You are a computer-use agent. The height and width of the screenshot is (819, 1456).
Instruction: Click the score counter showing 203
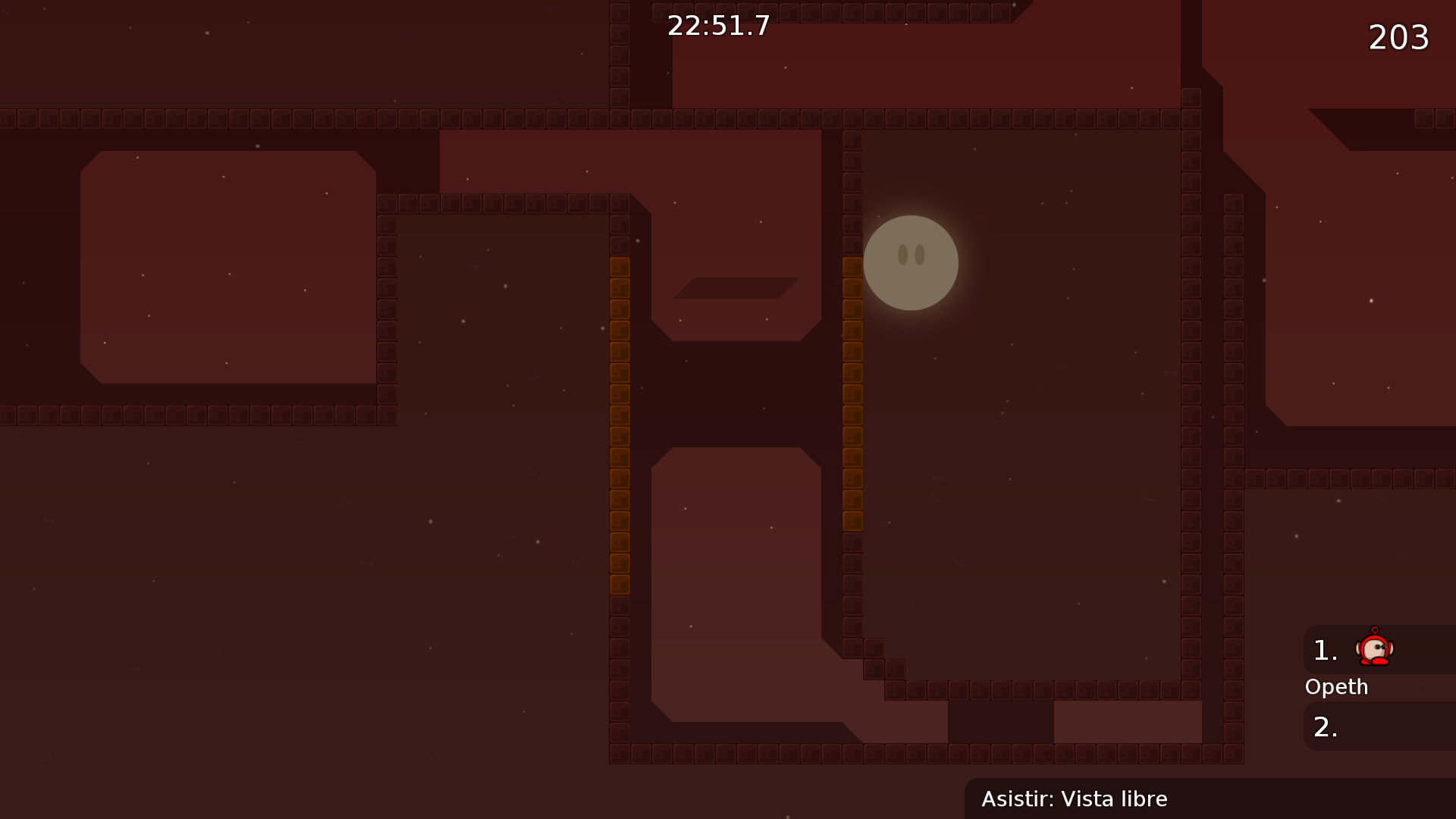coord(1398,36)
